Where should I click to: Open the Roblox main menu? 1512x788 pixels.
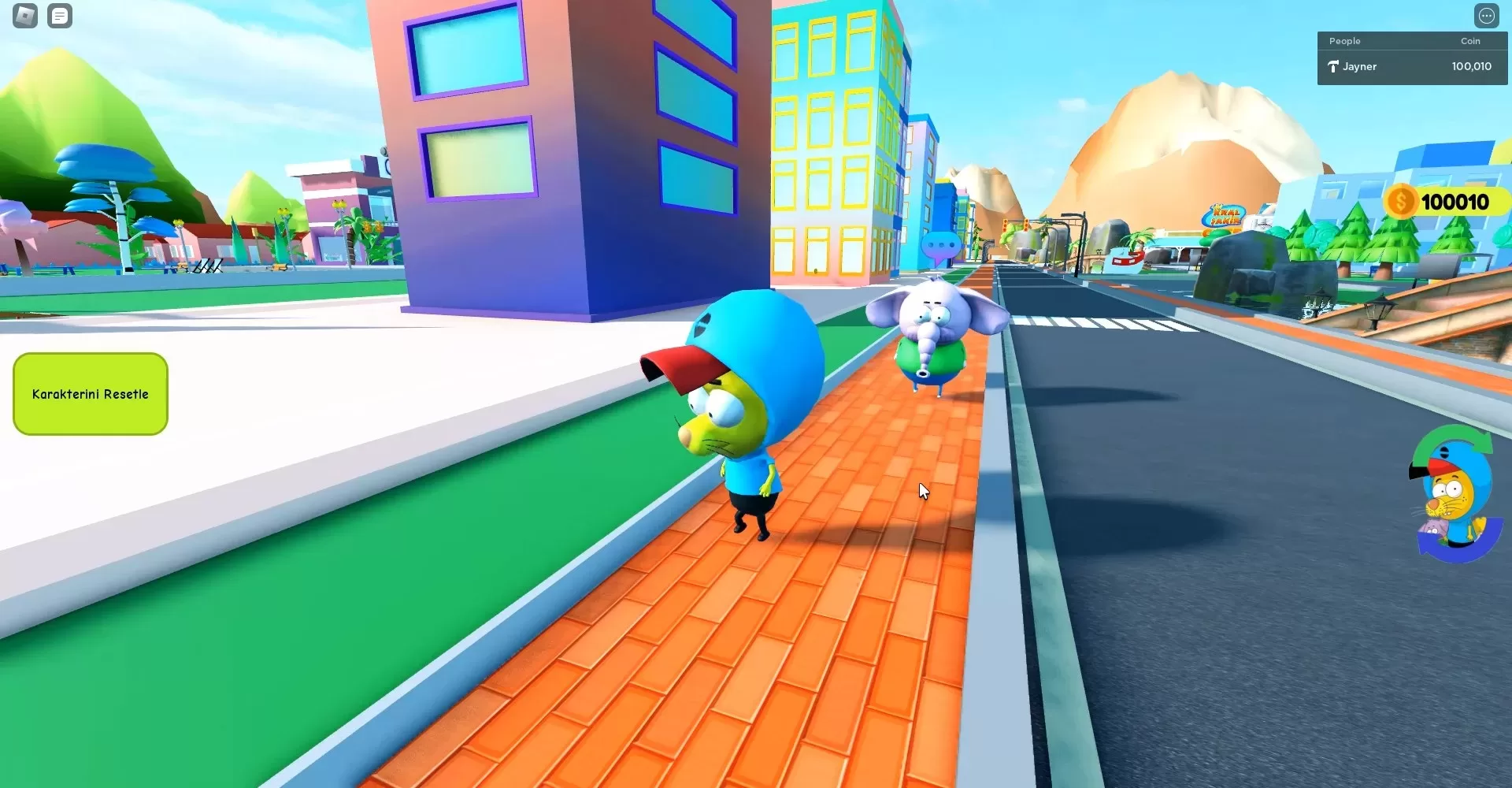pos(25,16)
